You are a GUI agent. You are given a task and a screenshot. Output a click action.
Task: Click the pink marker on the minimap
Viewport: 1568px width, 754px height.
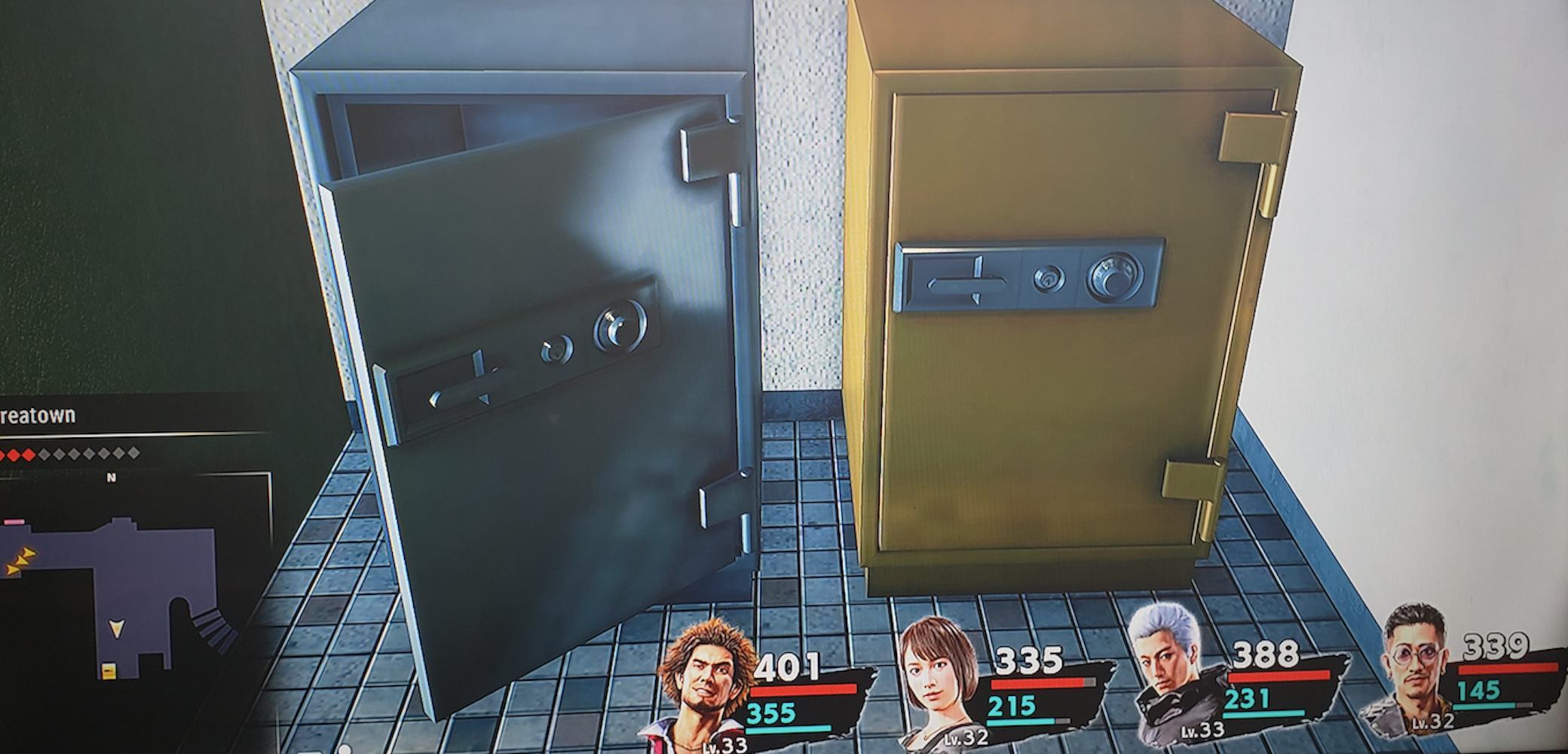click(x=14, y=522)
